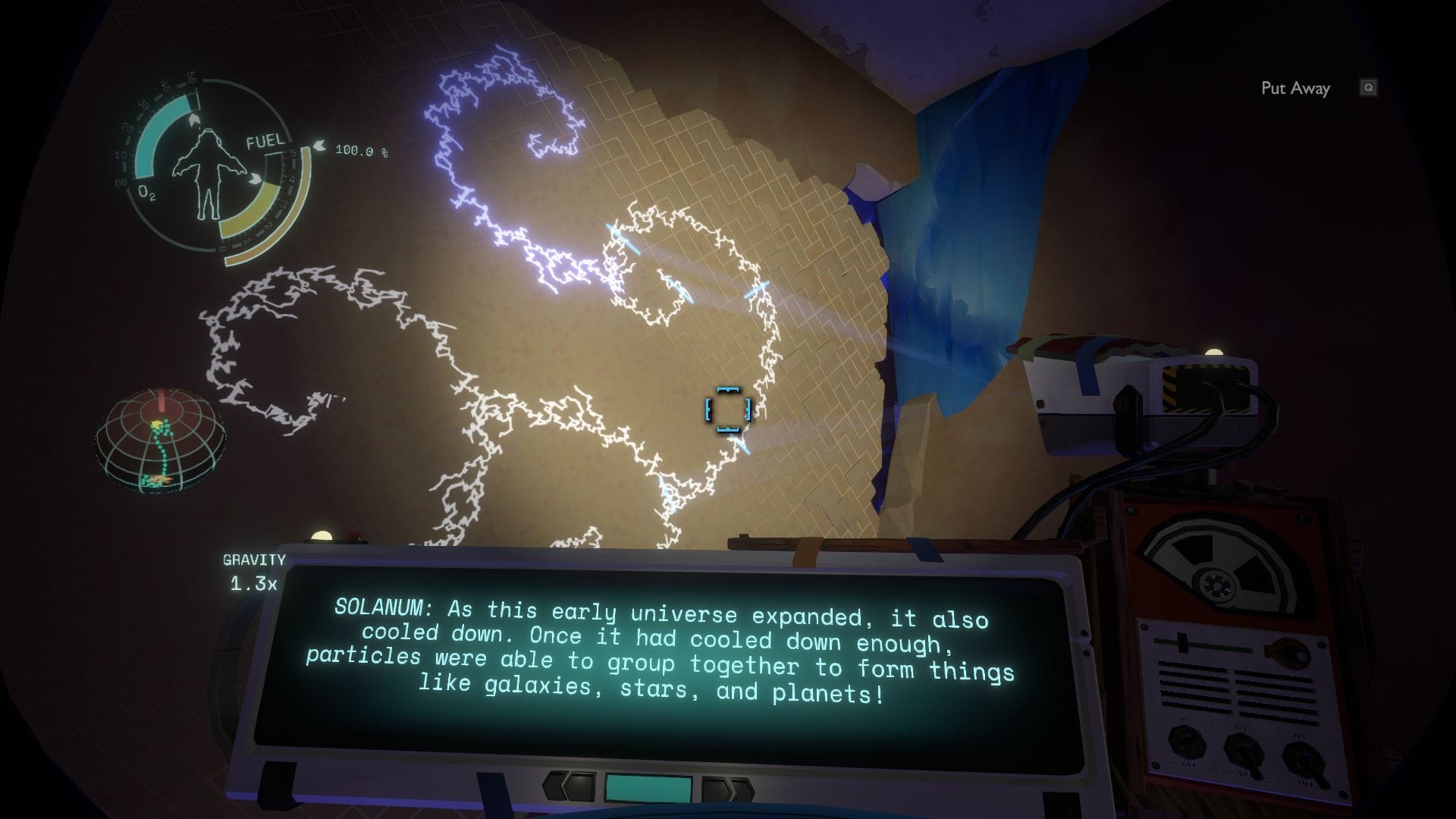Viewport: 1456px width, 819px height.
Task: Click the FUEL gauge label in the HUD
Action: point(265,141)
